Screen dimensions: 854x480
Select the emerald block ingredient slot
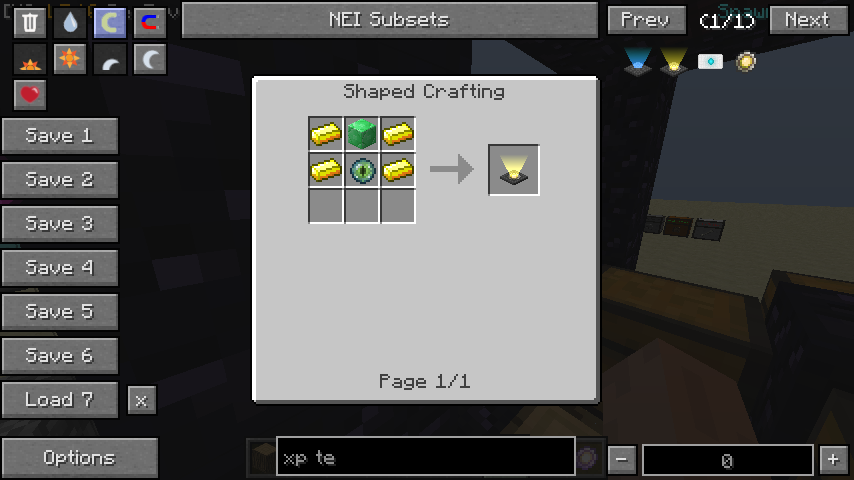(x=362, y=134)
